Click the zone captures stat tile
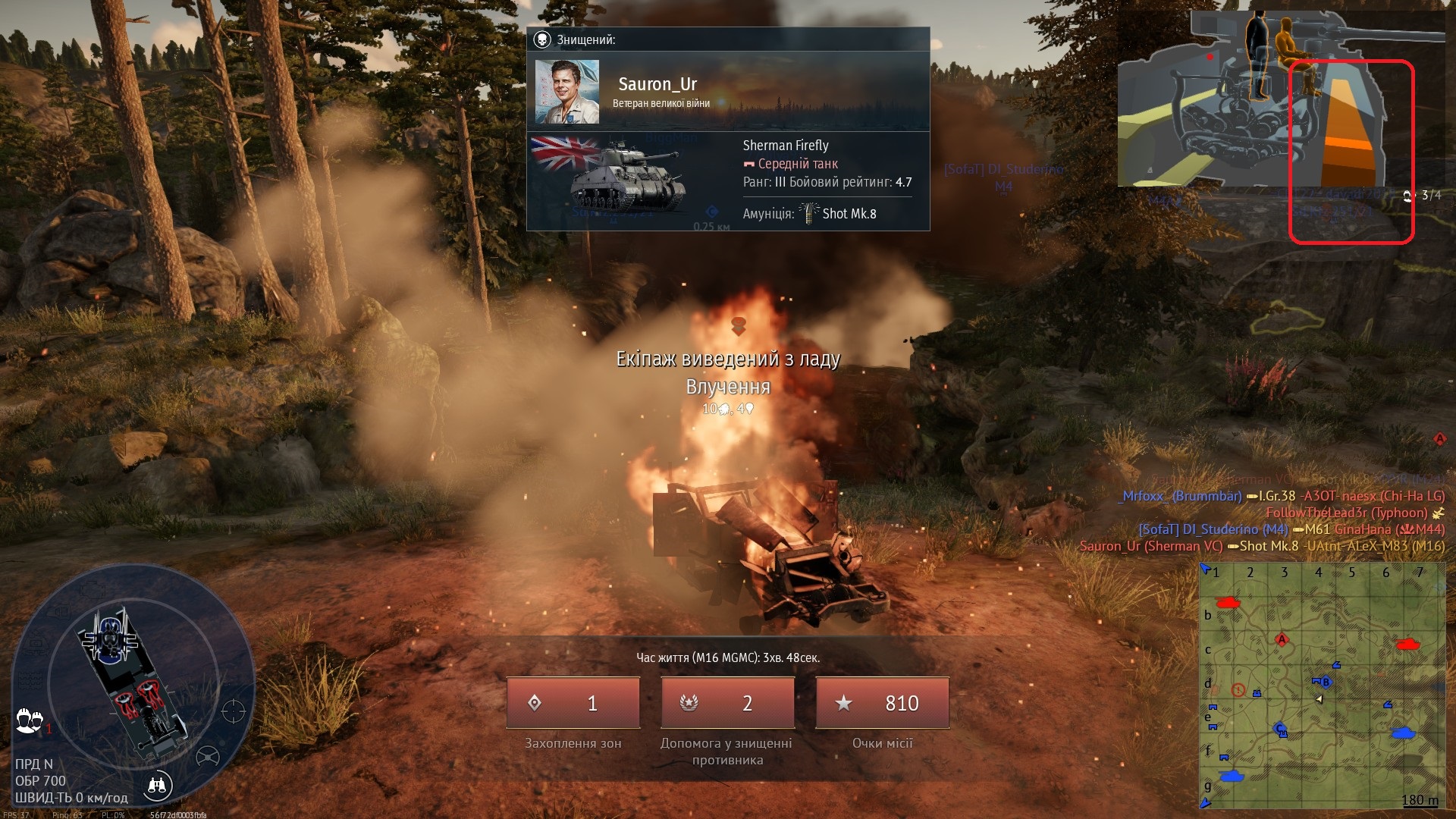 click(573, 703)
